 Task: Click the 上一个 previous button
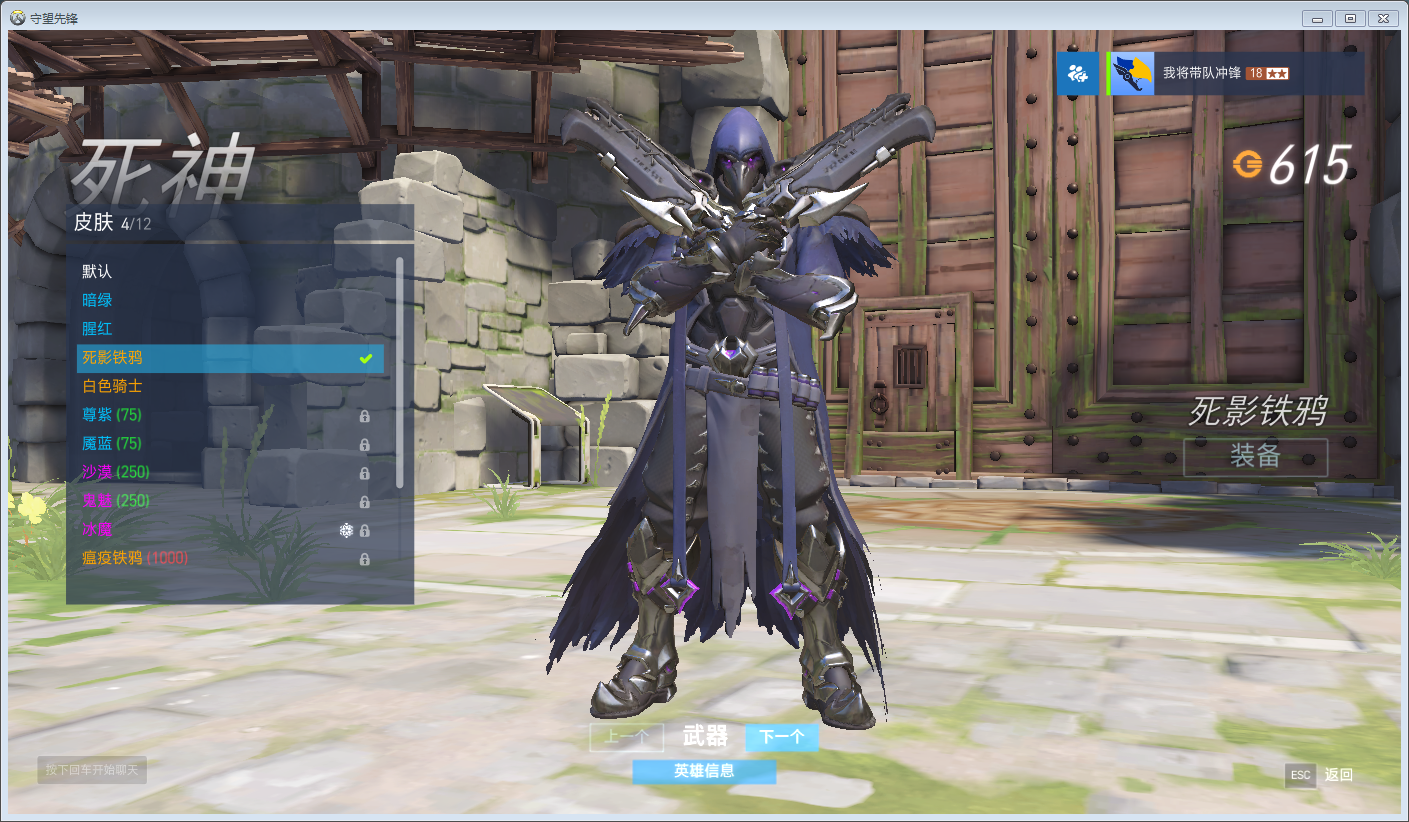(x=626, y=738)
